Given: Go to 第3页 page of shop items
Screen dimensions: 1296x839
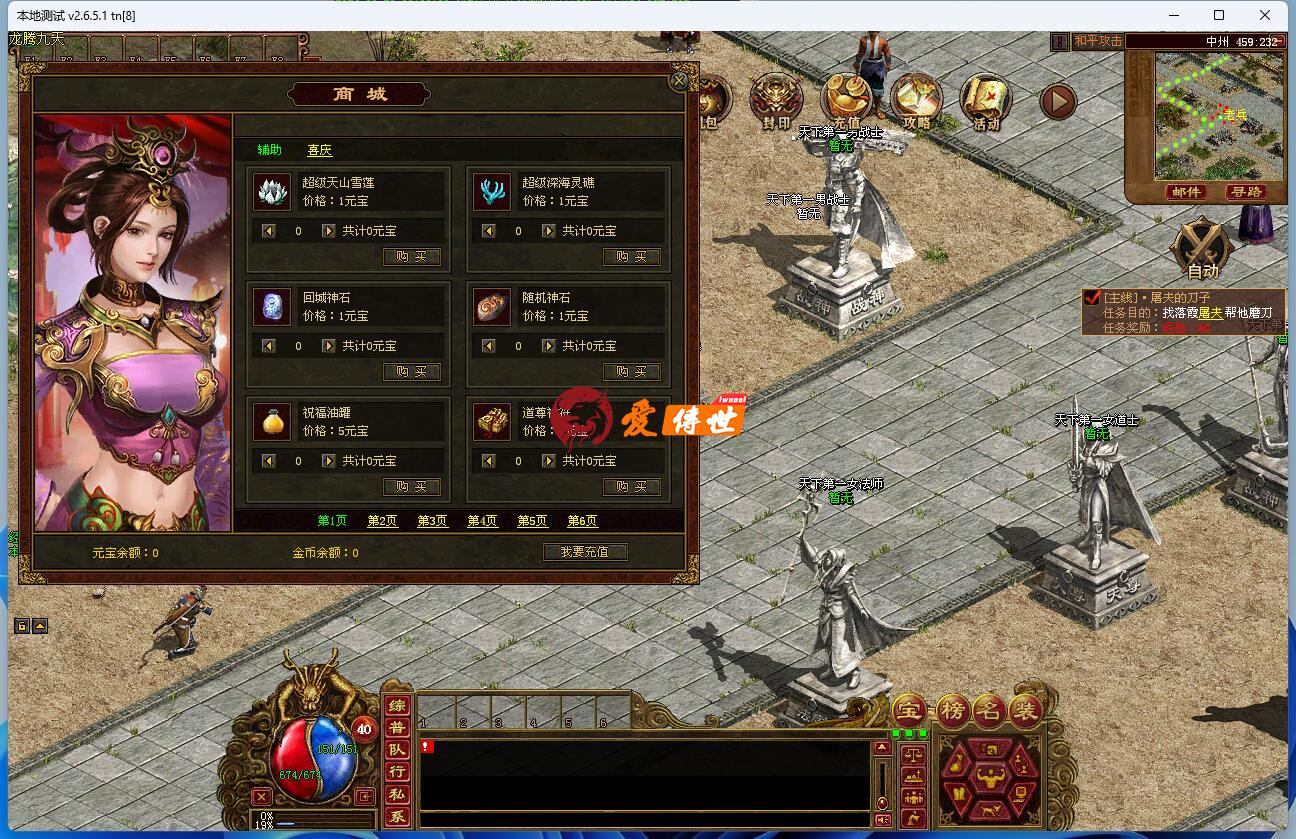Looking at the screenshot, I should tap(432, 521).
